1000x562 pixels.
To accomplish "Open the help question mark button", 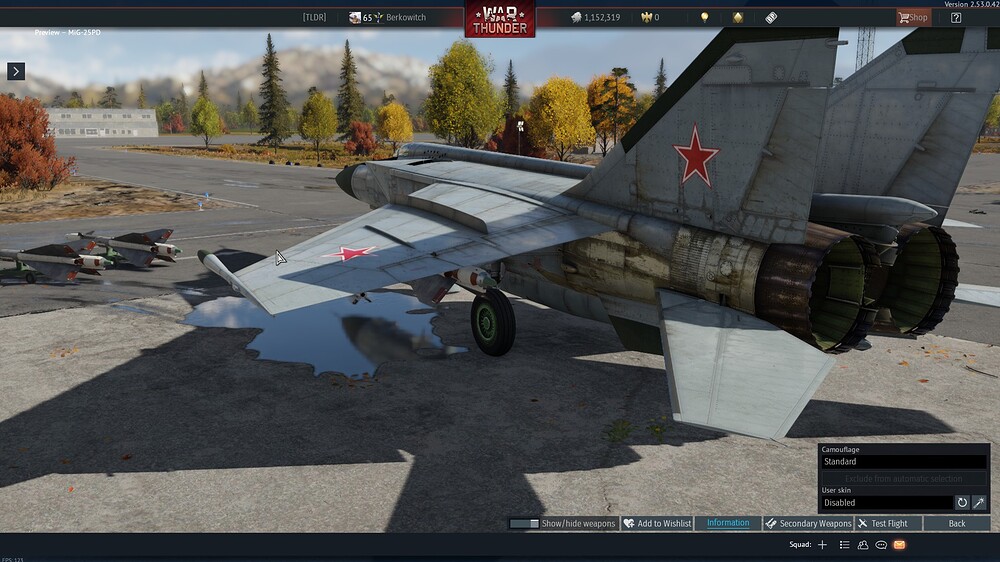I will (x=956, y=17).
